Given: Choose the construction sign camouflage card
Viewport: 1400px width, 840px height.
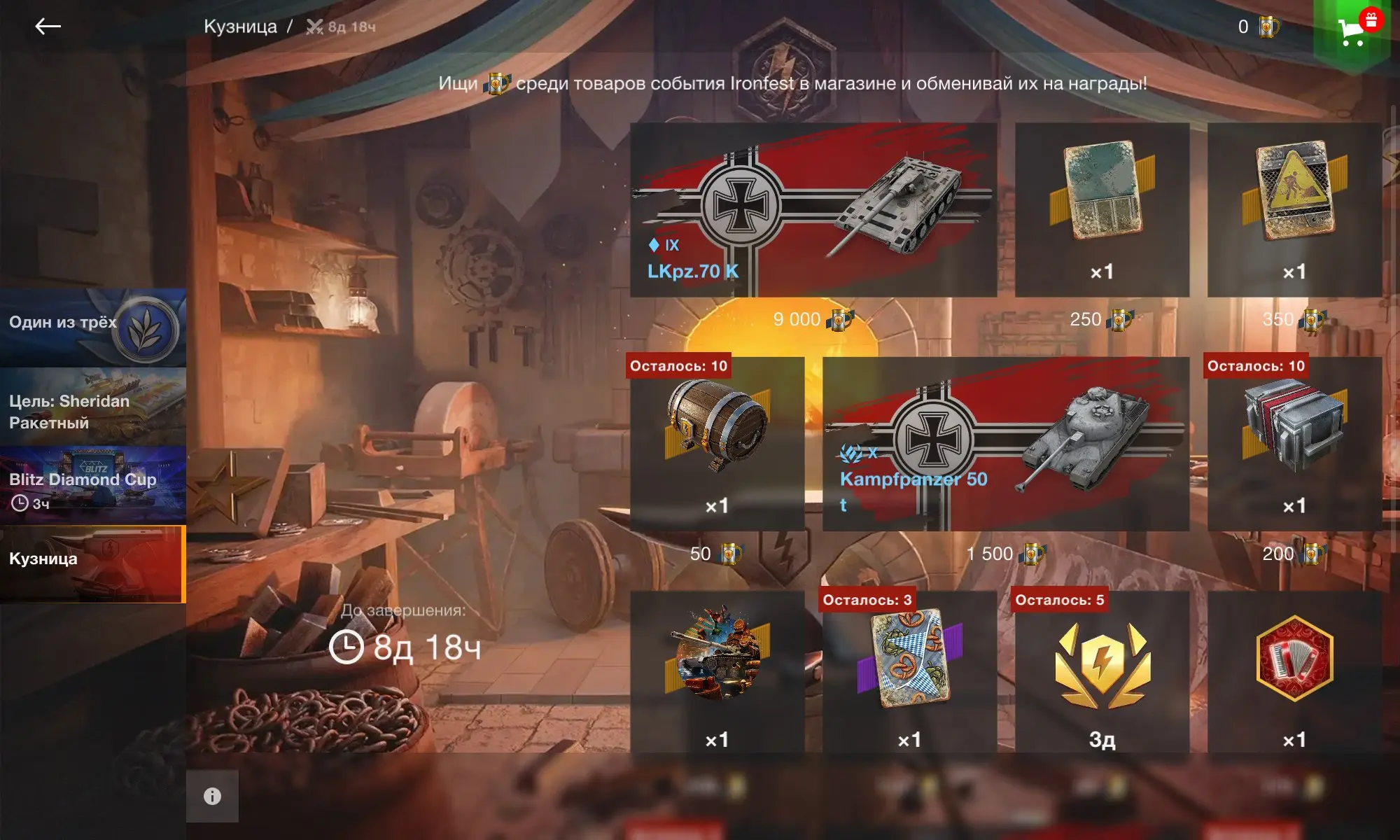Looking at the screenshot, I should (x=1294, y=210).
